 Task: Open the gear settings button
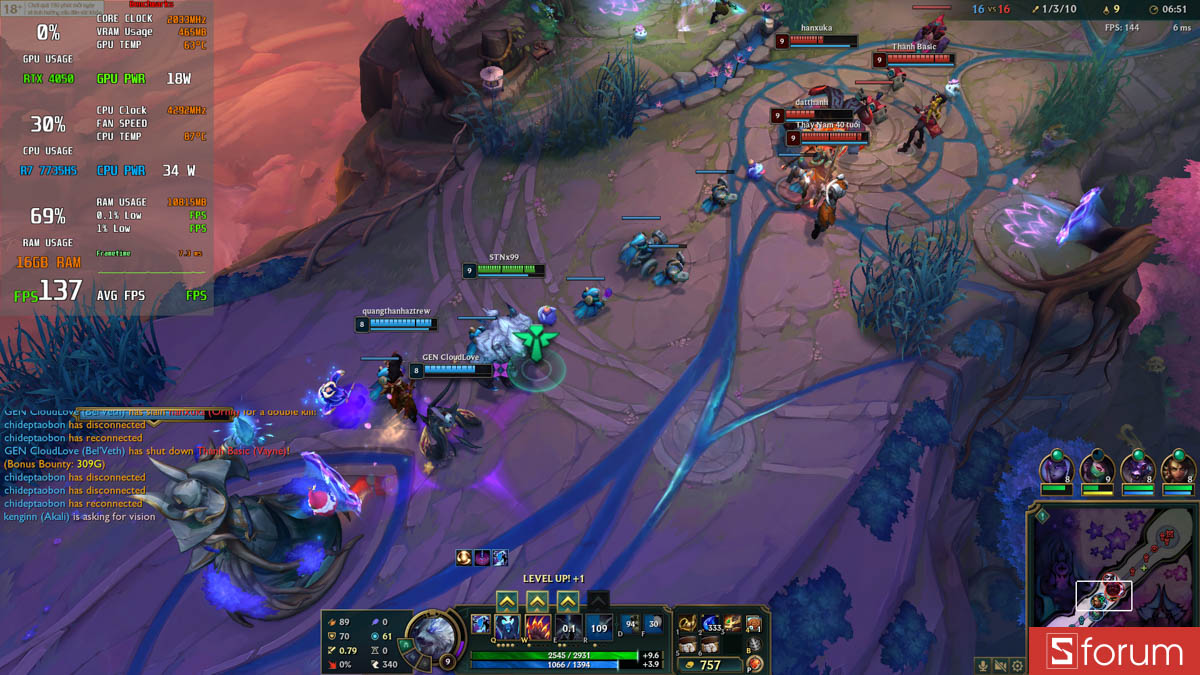(x=1018, y=665)
